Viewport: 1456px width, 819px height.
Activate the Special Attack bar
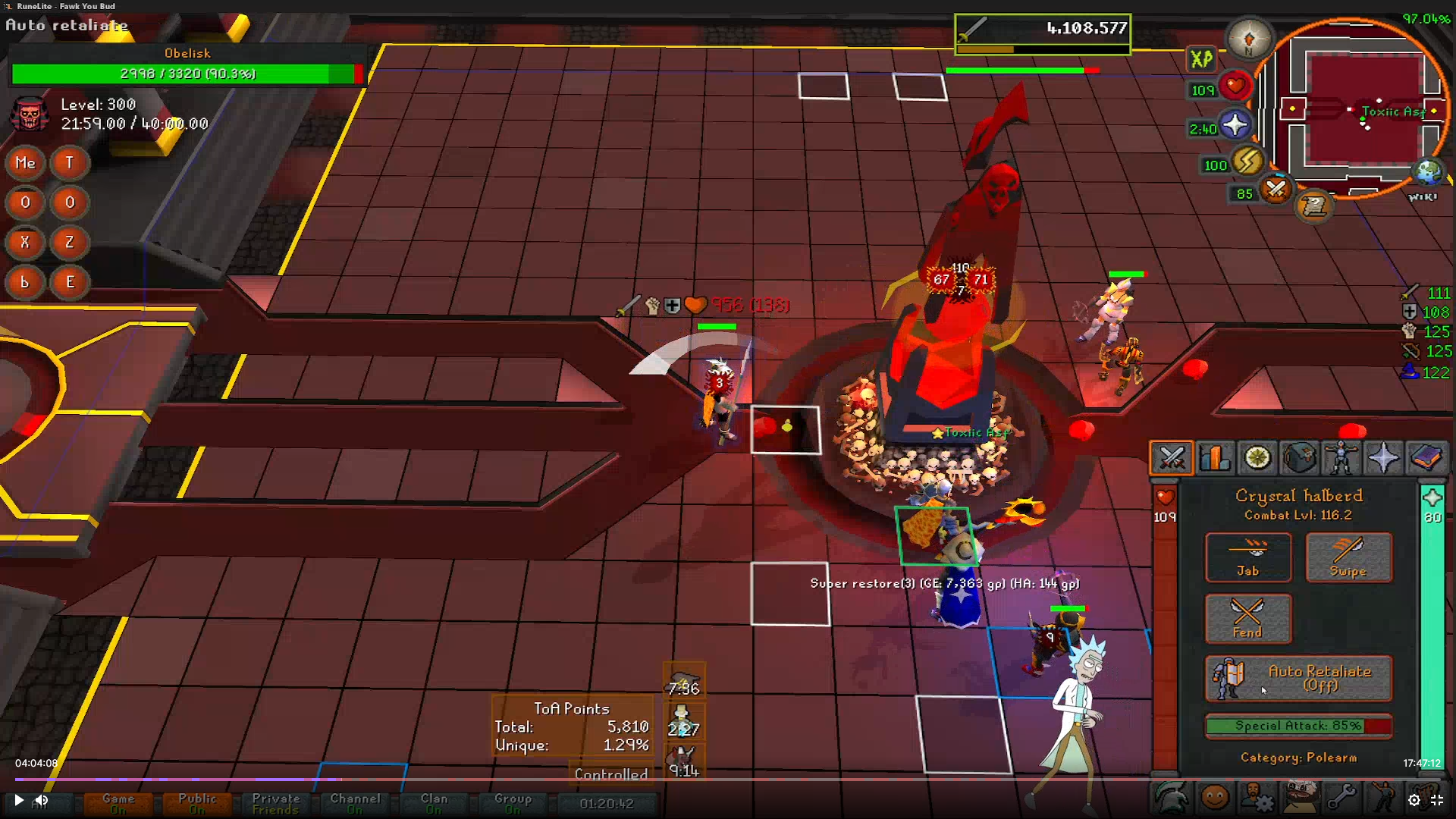(1298, 726)
